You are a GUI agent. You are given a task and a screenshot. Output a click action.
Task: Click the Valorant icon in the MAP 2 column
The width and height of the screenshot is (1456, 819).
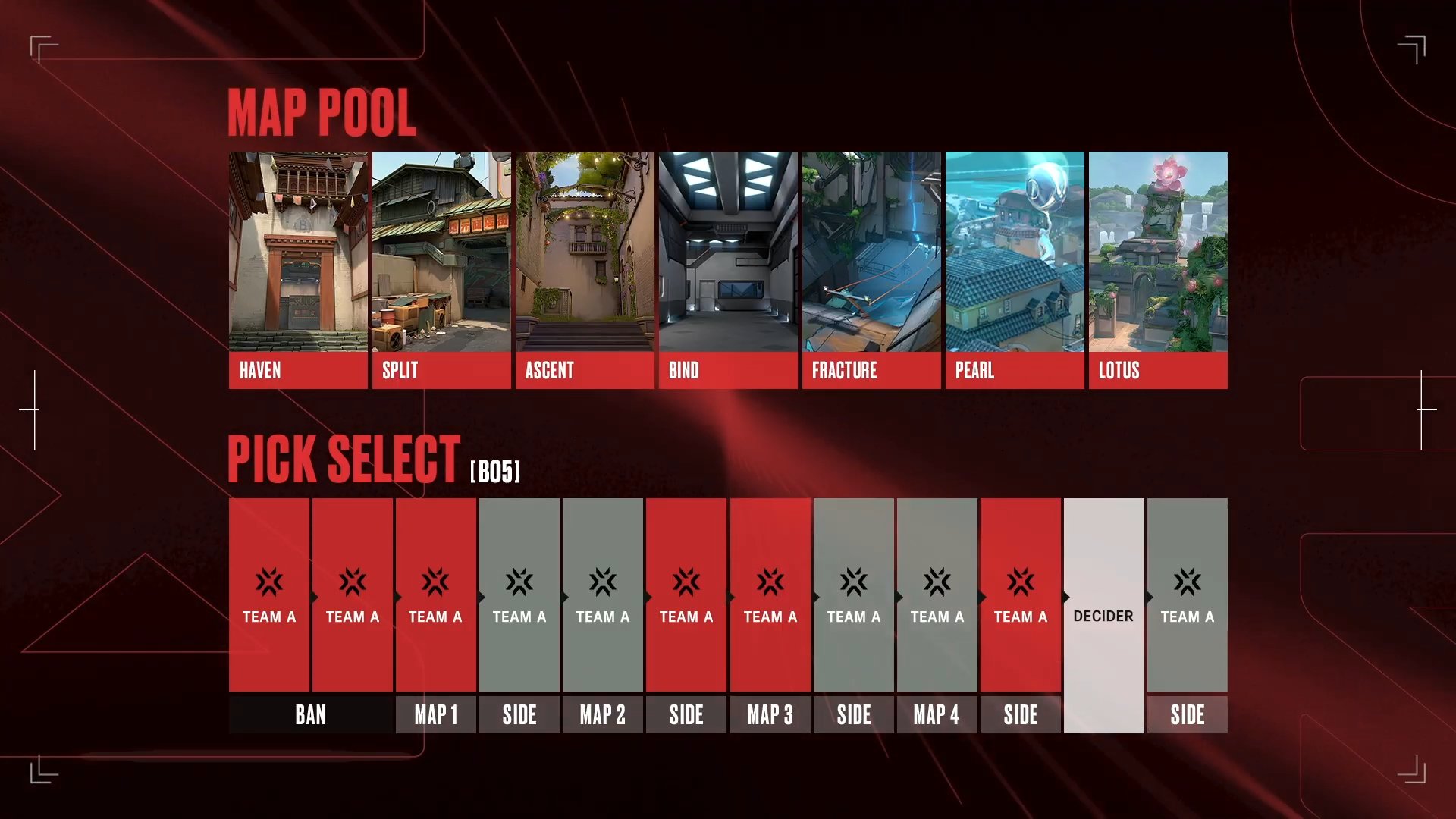coord(603,580)
